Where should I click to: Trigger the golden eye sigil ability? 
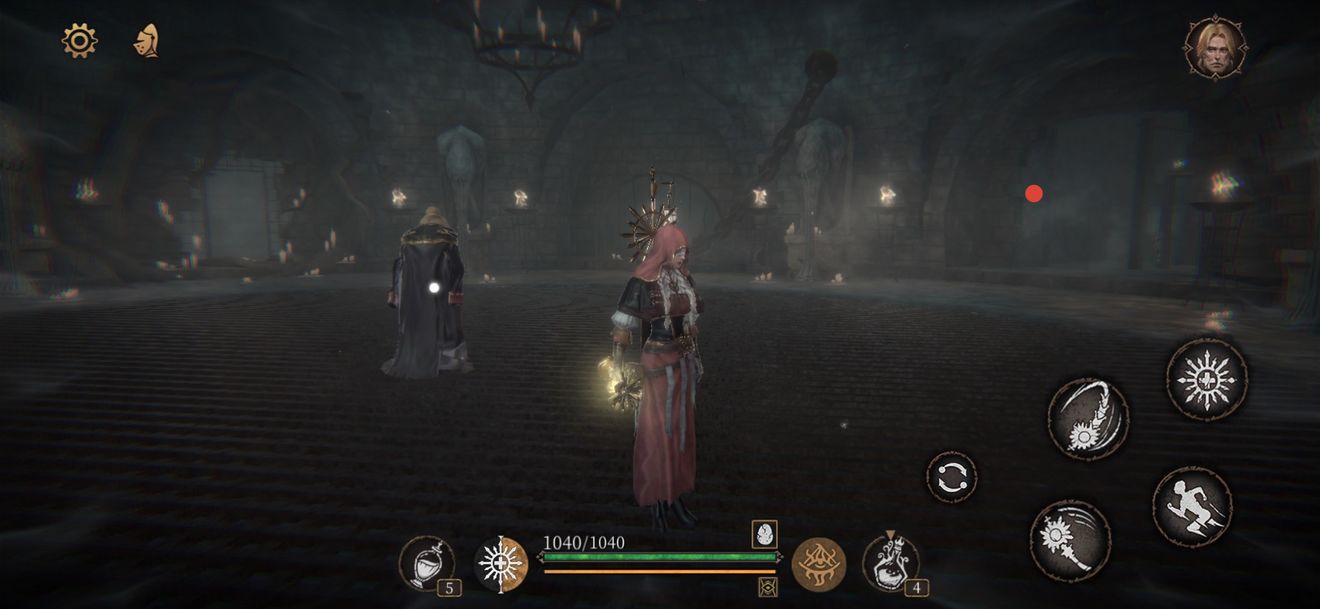[819, 564]
